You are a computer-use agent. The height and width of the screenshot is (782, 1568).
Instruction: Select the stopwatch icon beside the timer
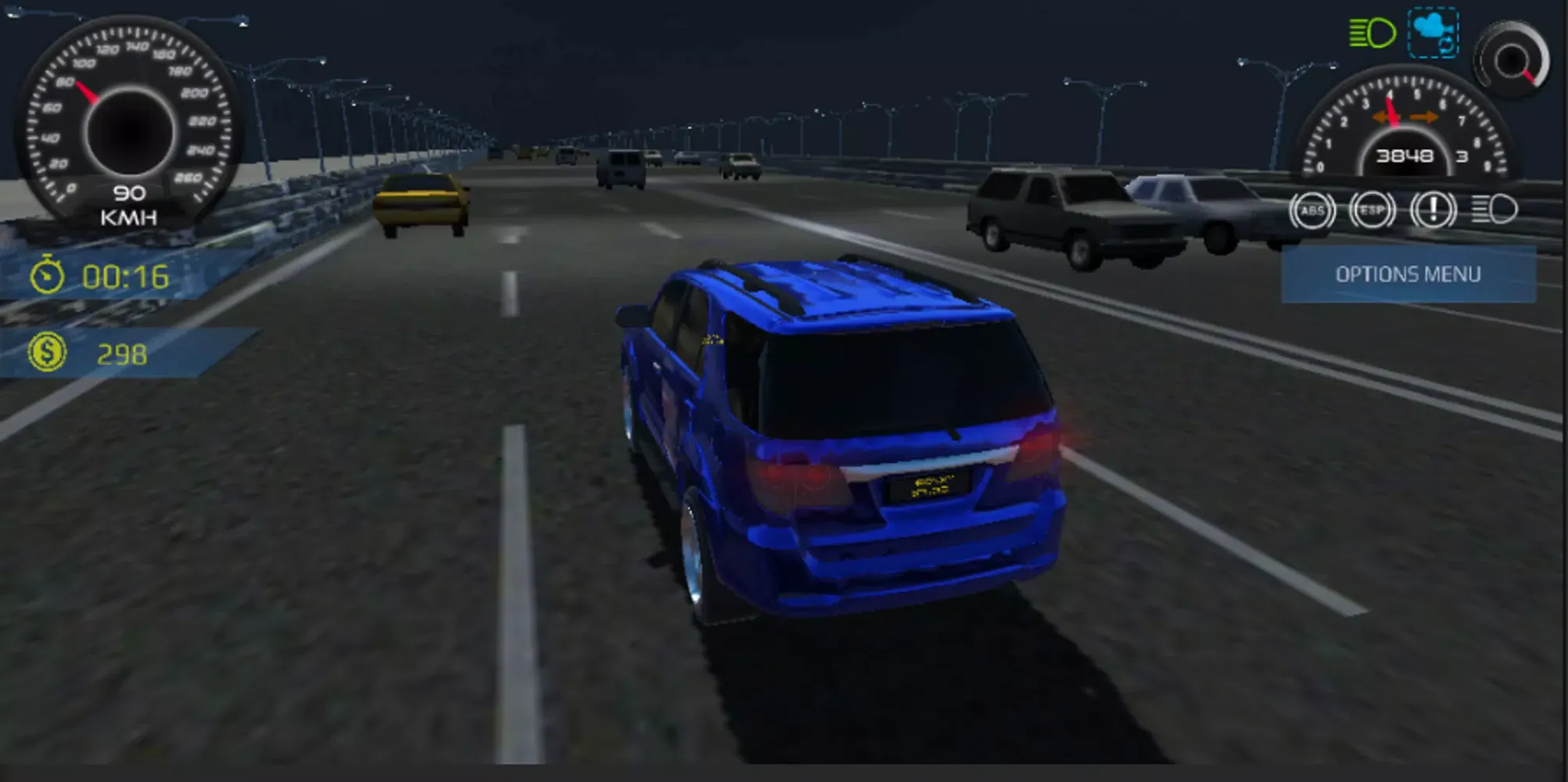47,275
